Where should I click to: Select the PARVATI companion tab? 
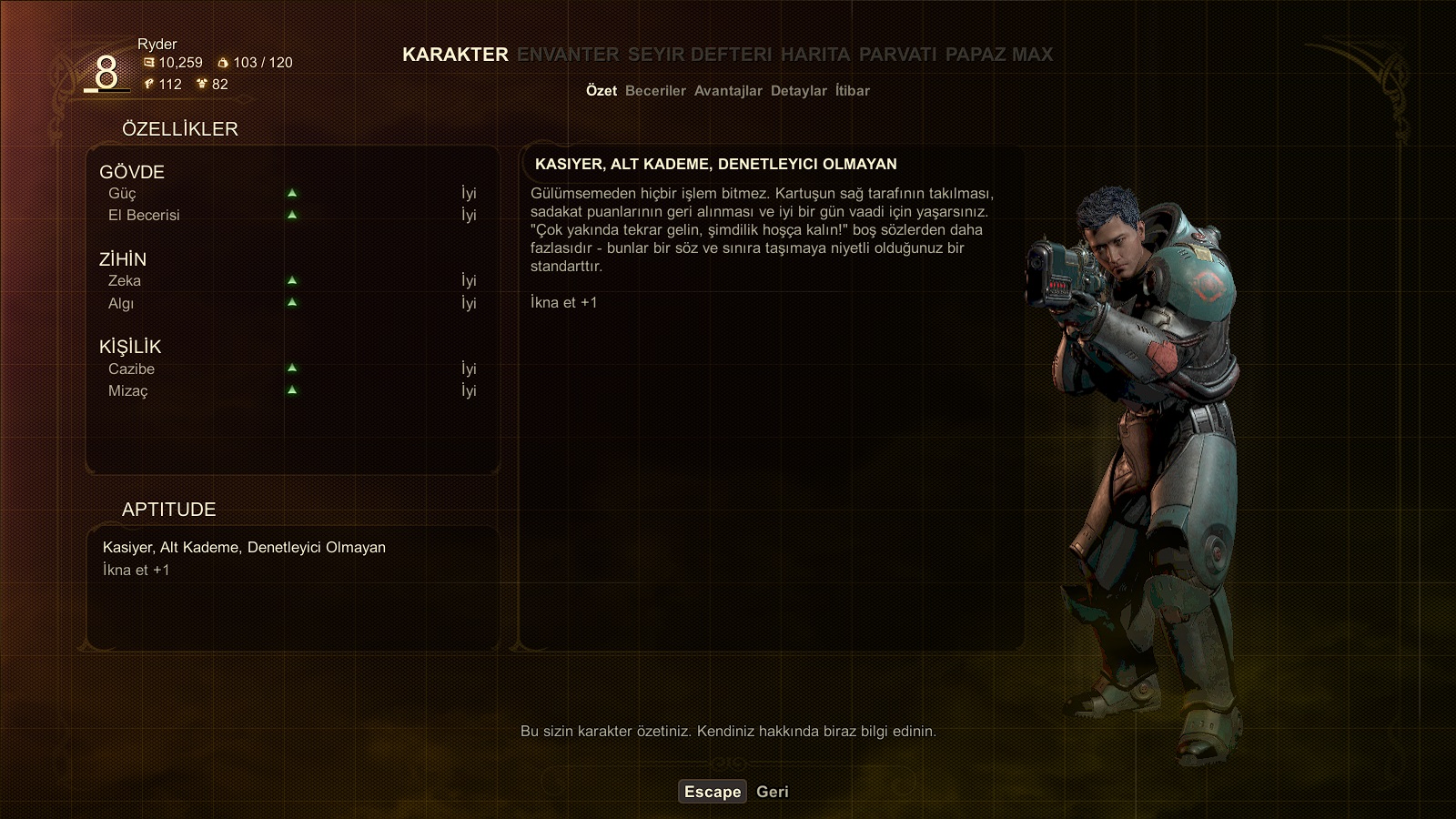(897, 55)
